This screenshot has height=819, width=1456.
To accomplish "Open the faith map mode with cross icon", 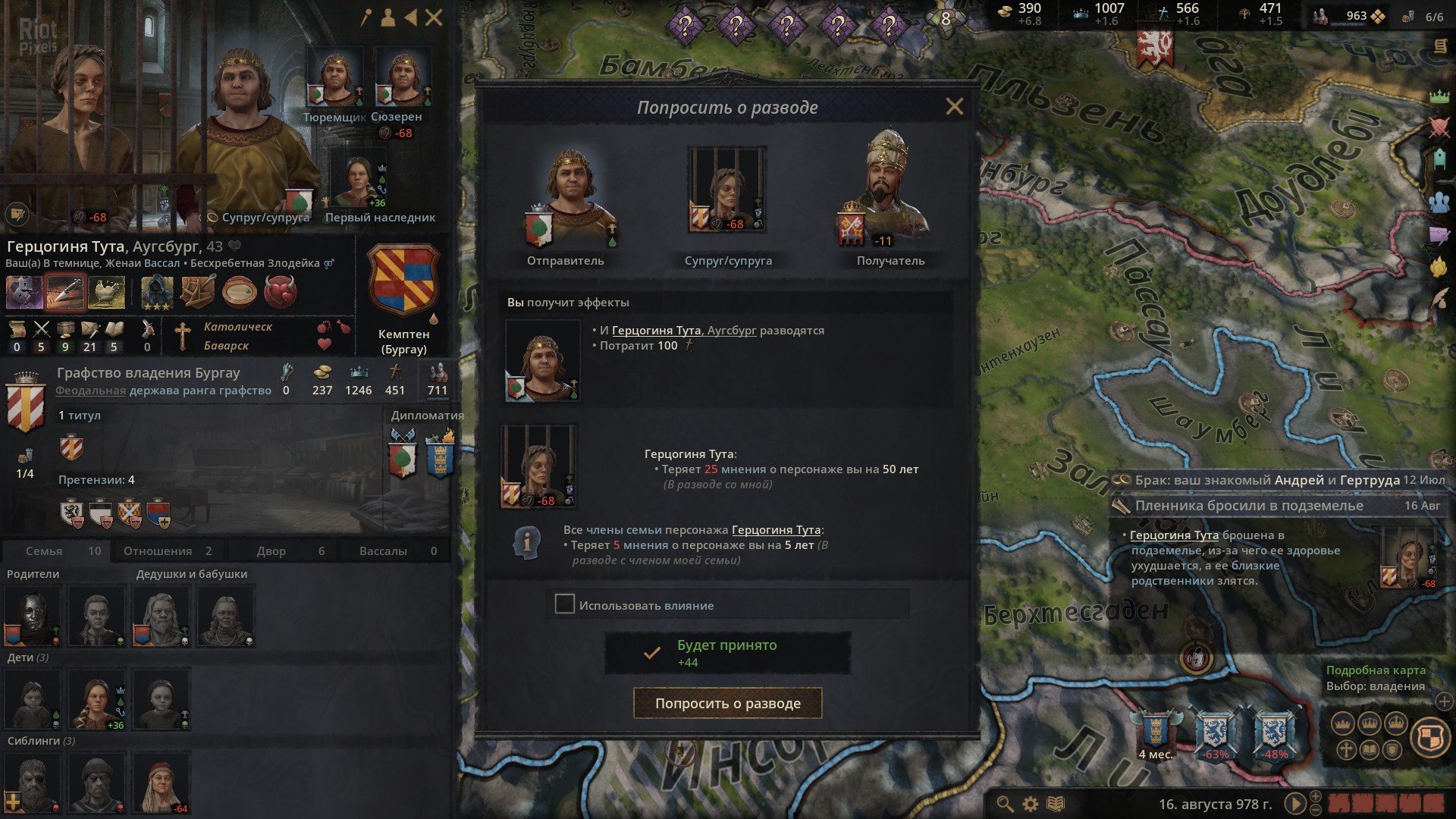I will [1347, 748].
